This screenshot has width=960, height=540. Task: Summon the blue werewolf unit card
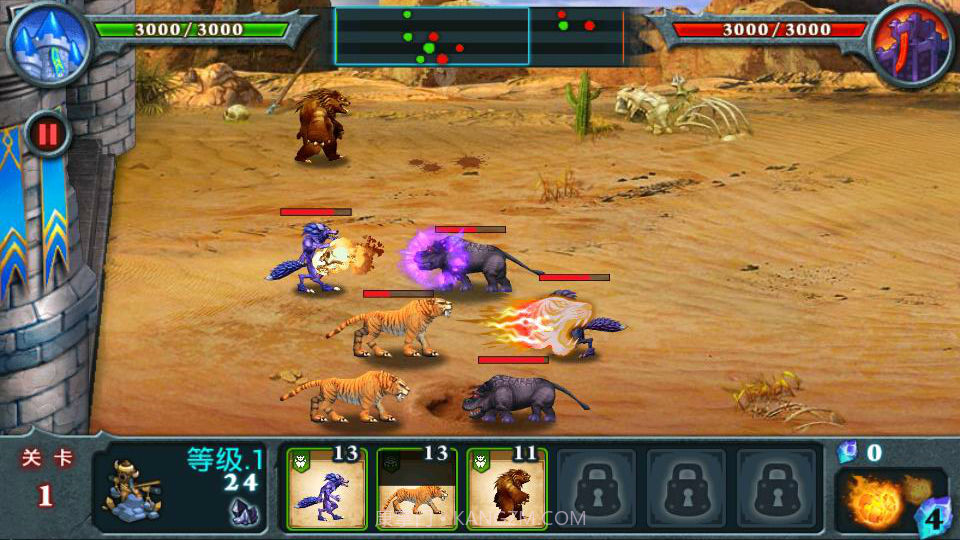point(326,488)
